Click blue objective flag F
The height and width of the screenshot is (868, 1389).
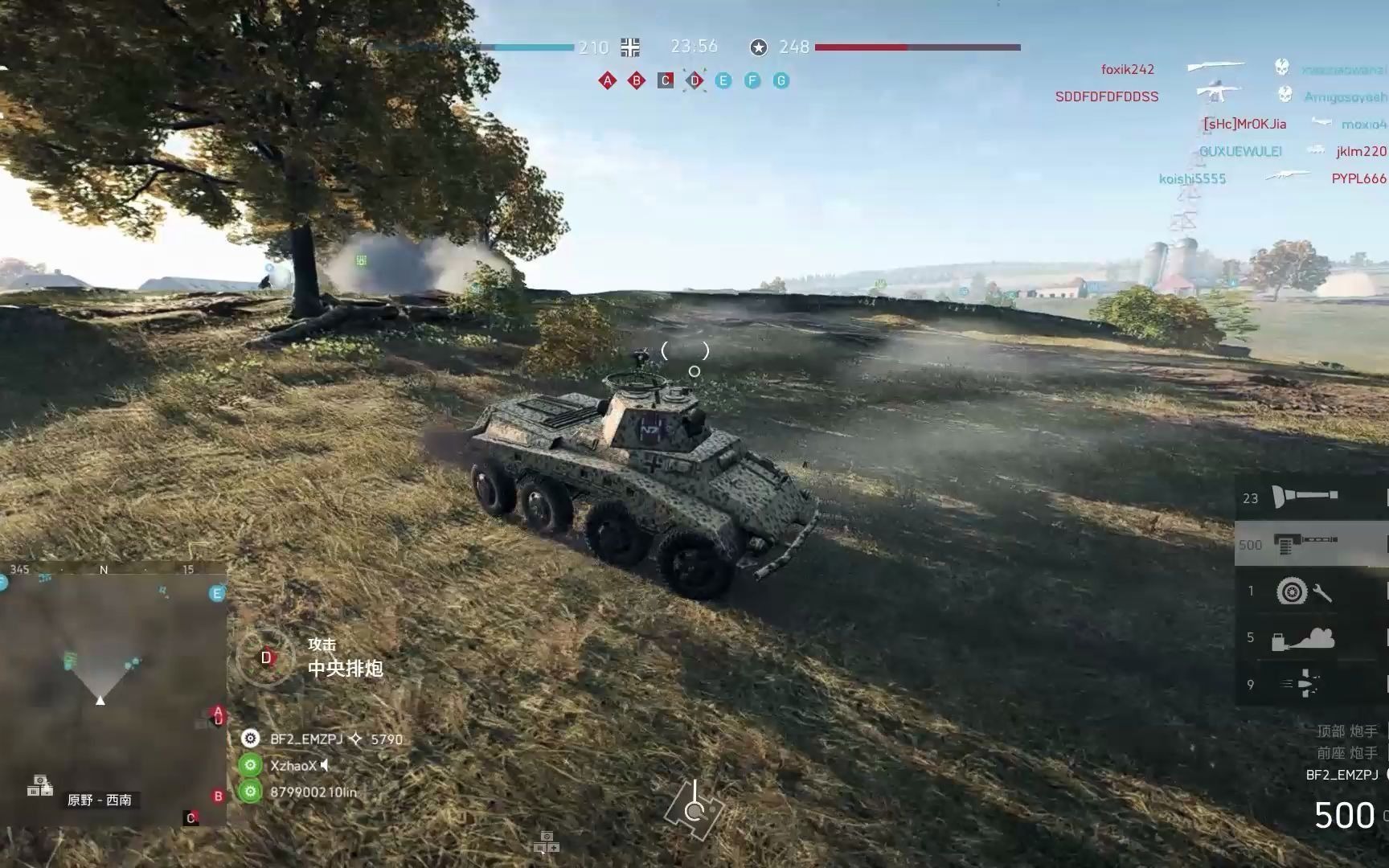point(752,80)
